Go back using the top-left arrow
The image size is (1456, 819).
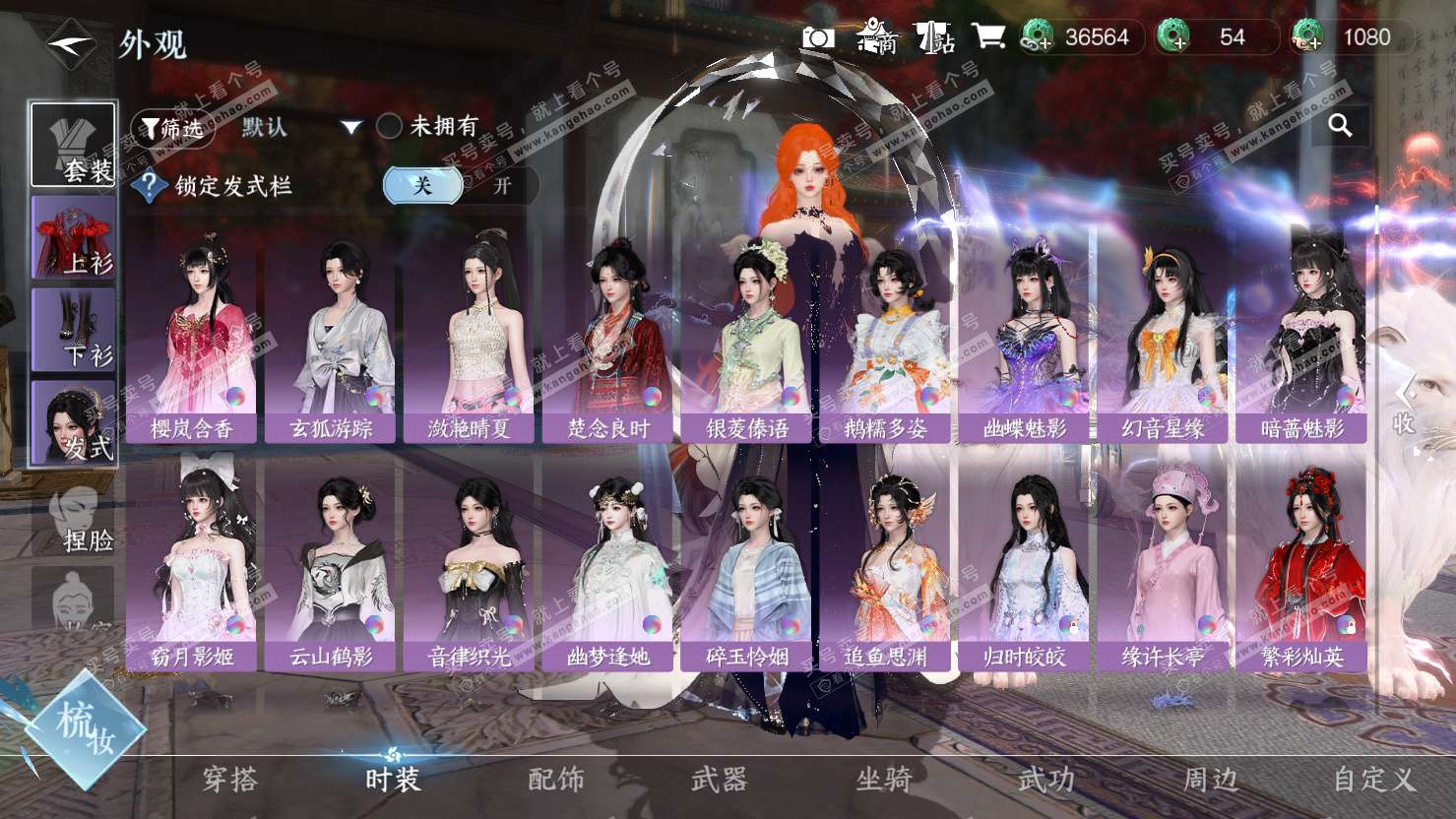(70, 43)
